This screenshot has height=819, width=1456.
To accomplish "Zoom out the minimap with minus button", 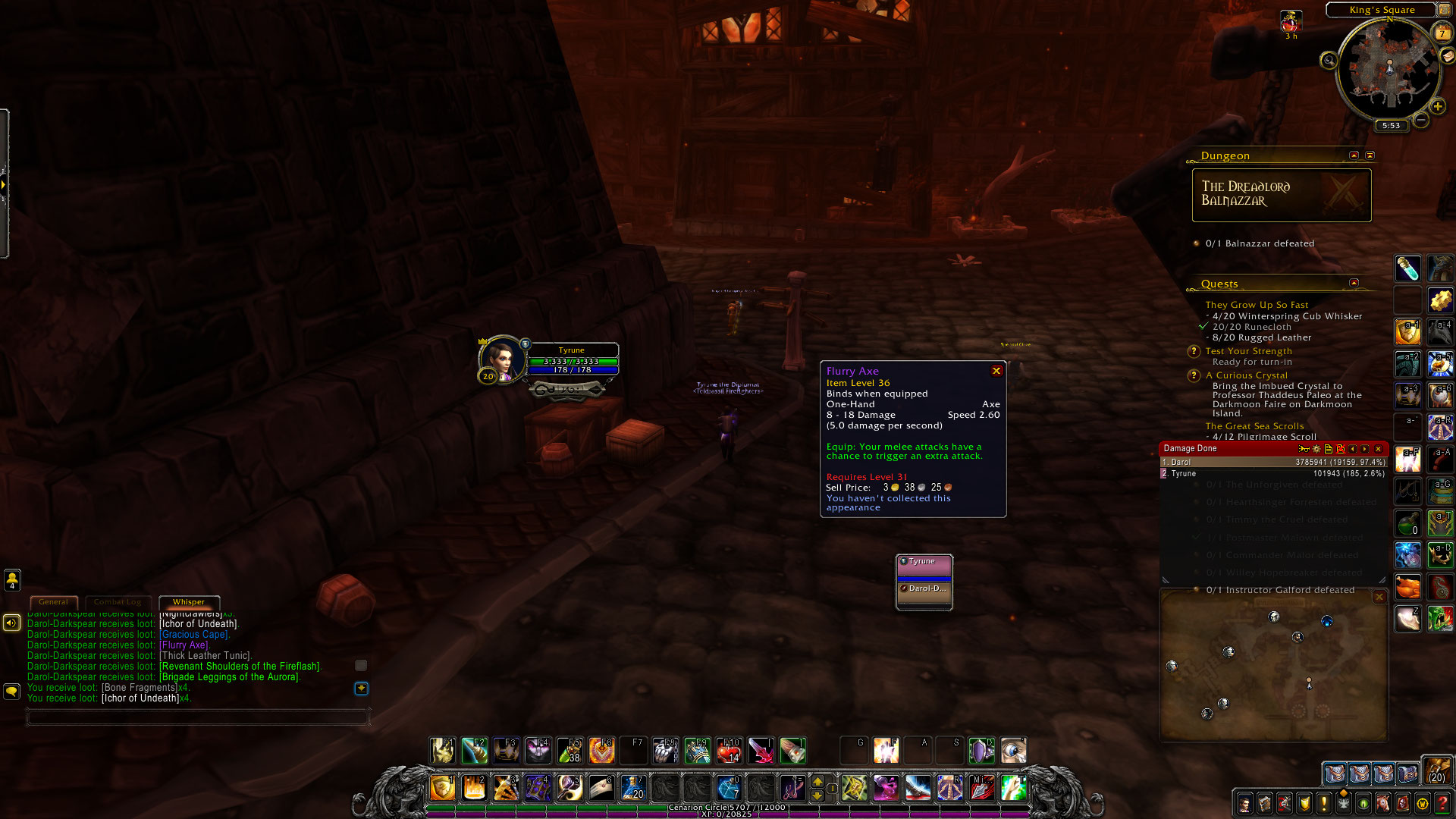I will 1420,120.
